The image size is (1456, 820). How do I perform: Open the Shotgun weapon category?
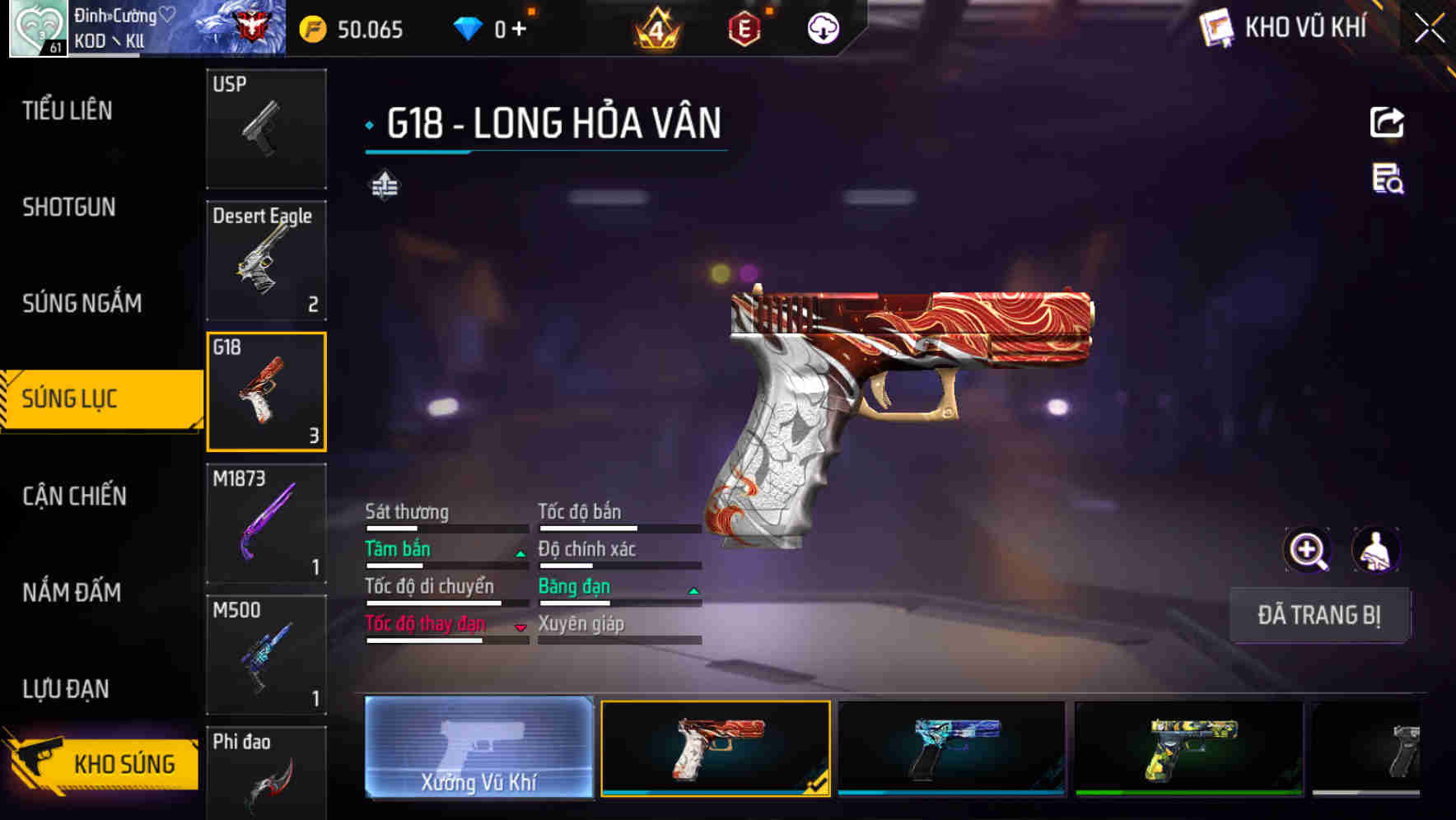(69, 207)
